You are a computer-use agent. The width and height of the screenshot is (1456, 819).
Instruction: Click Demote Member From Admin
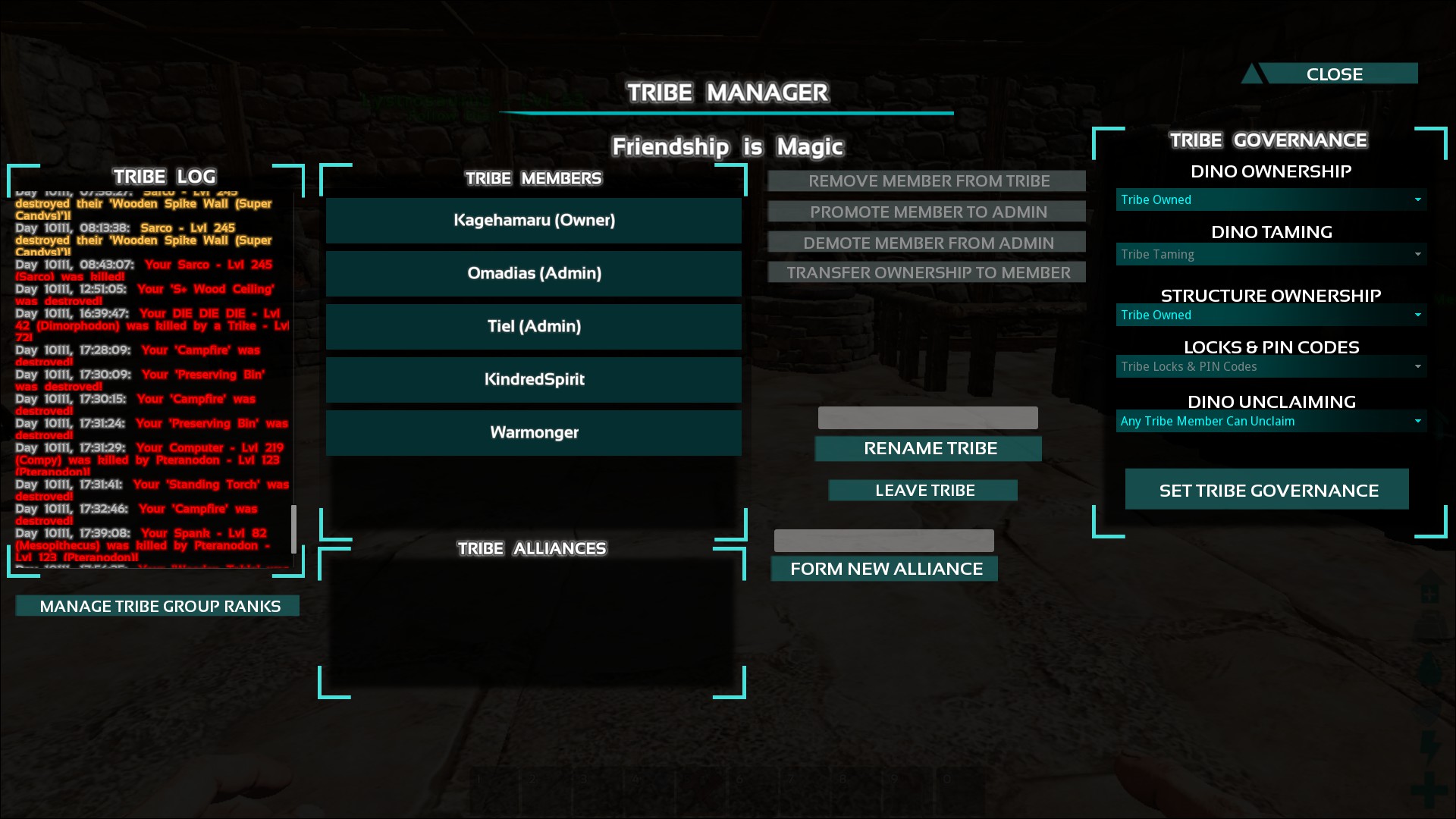pyautogui.click(x=927, y=243)
